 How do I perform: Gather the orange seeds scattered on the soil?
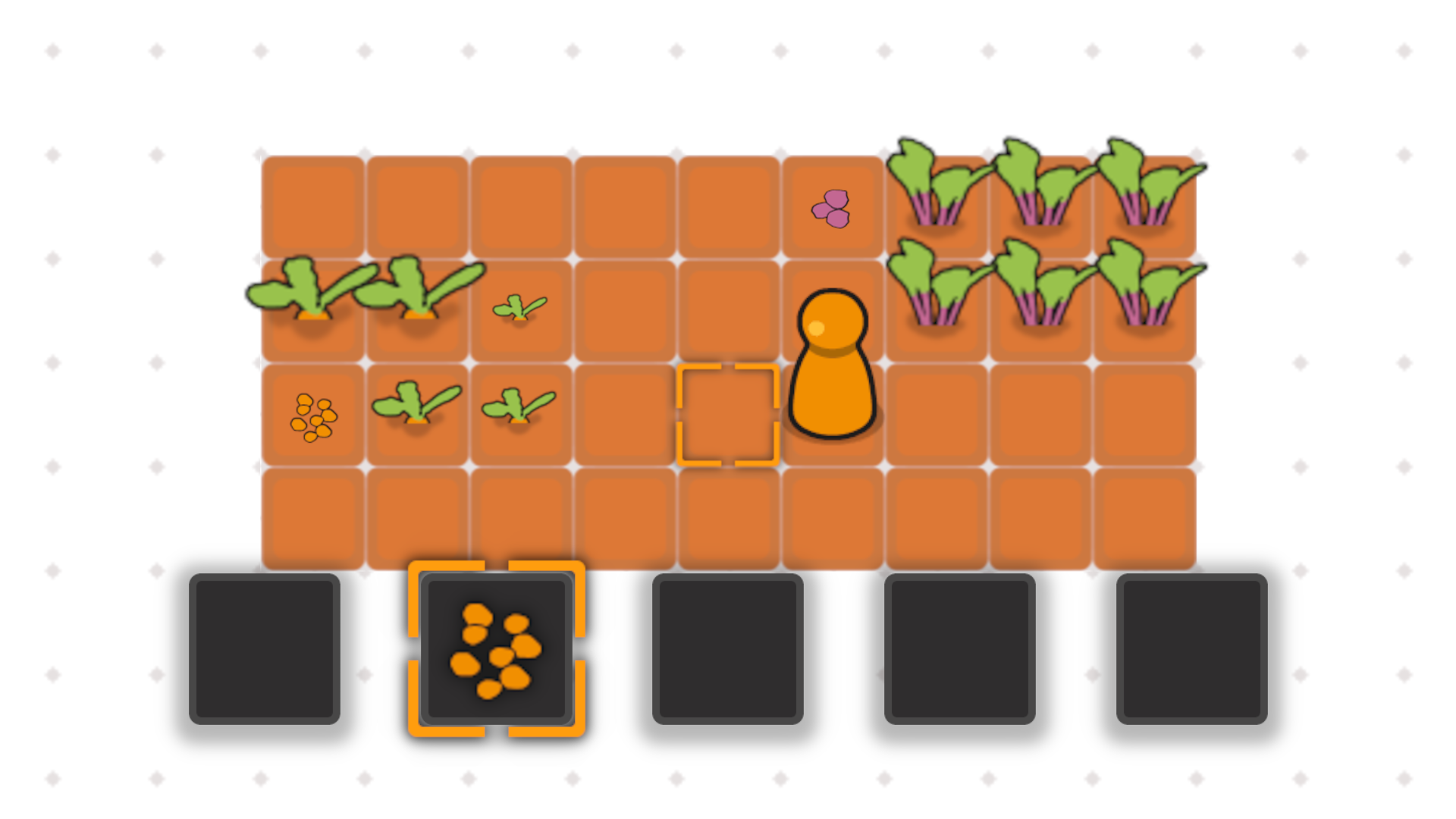(313, 413)
